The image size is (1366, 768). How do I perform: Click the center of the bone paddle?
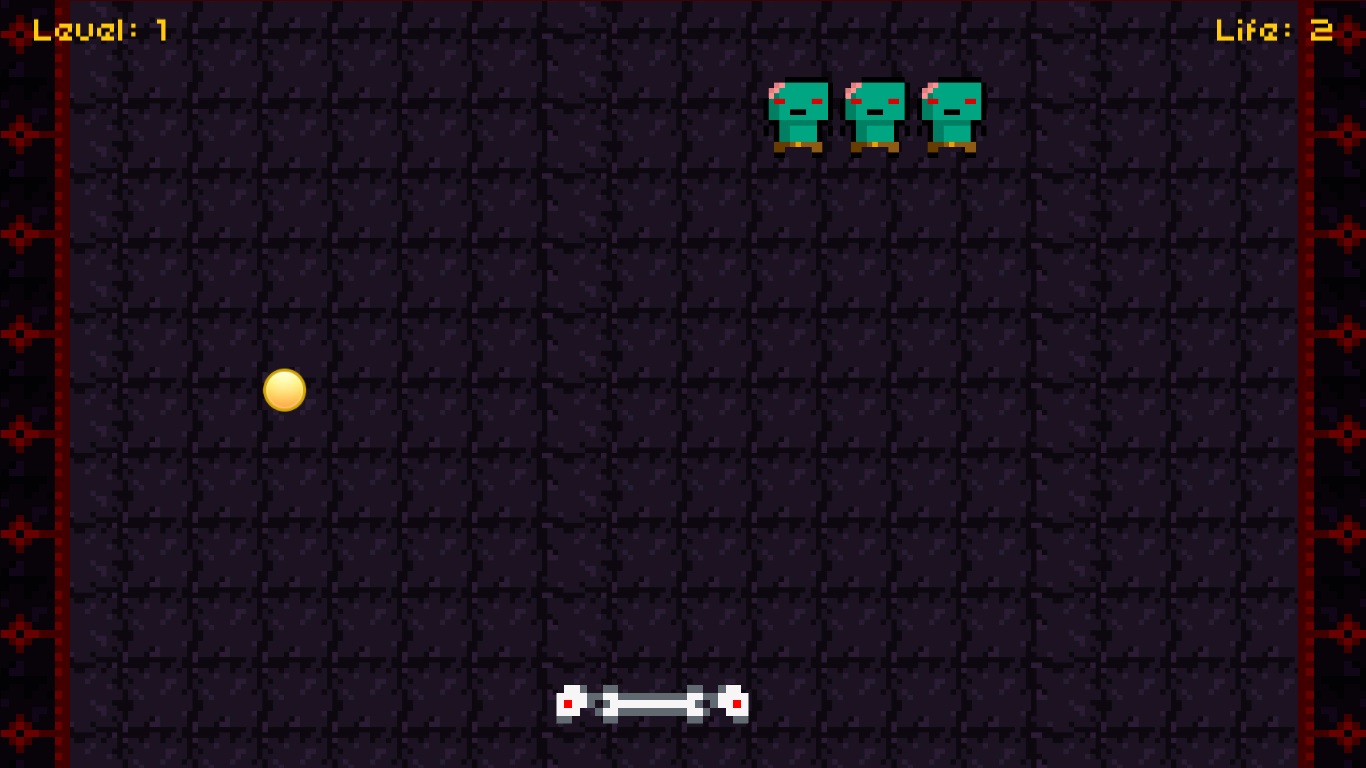pyautogui.click(x=652, y=703)
